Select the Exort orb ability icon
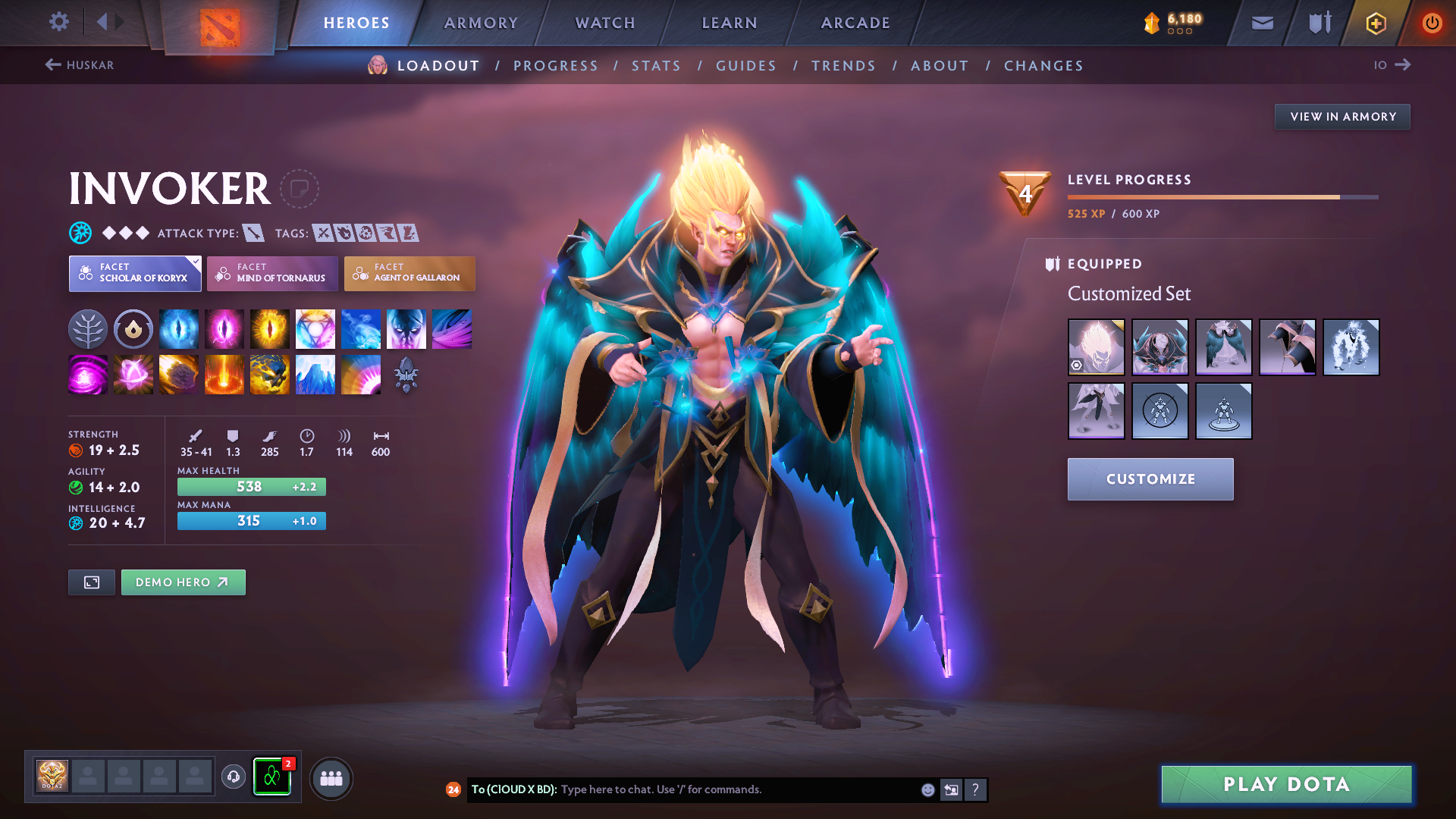 [270, 328]
